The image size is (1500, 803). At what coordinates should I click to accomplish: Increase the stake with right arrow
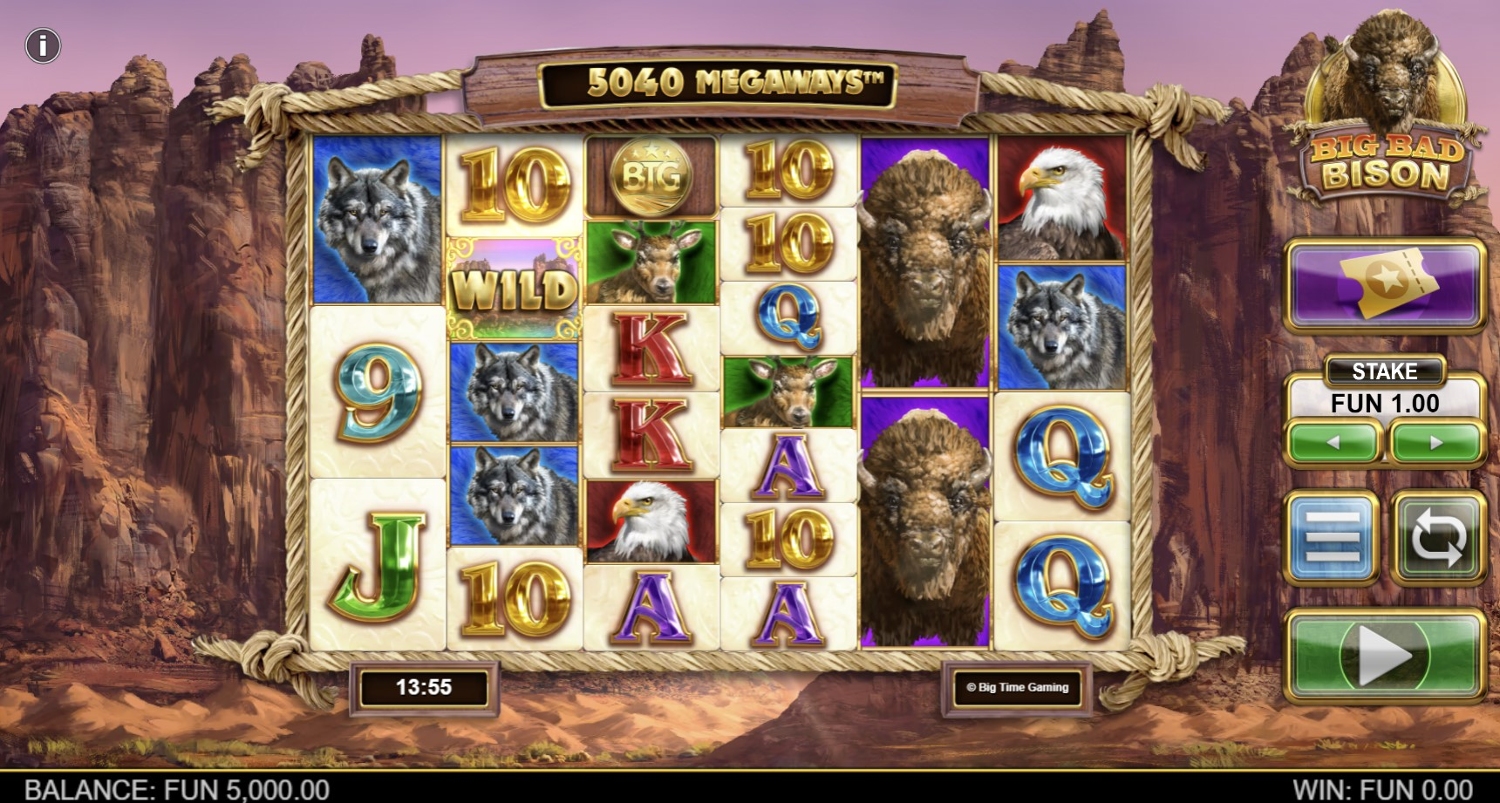pyautogui.click(x=1437, y=442)
